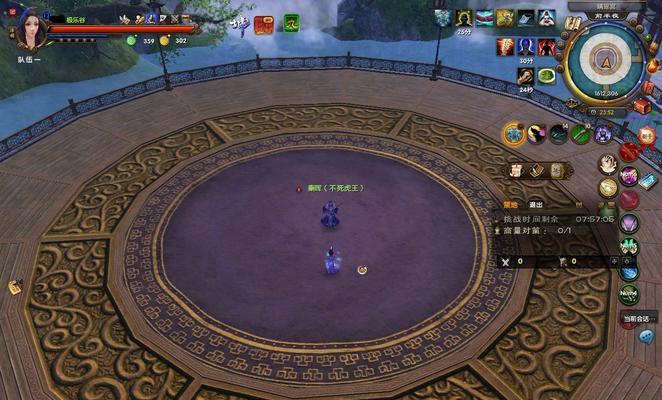Select the purple cloaked figure skill icon
The image size is (662, 400).
603,133
